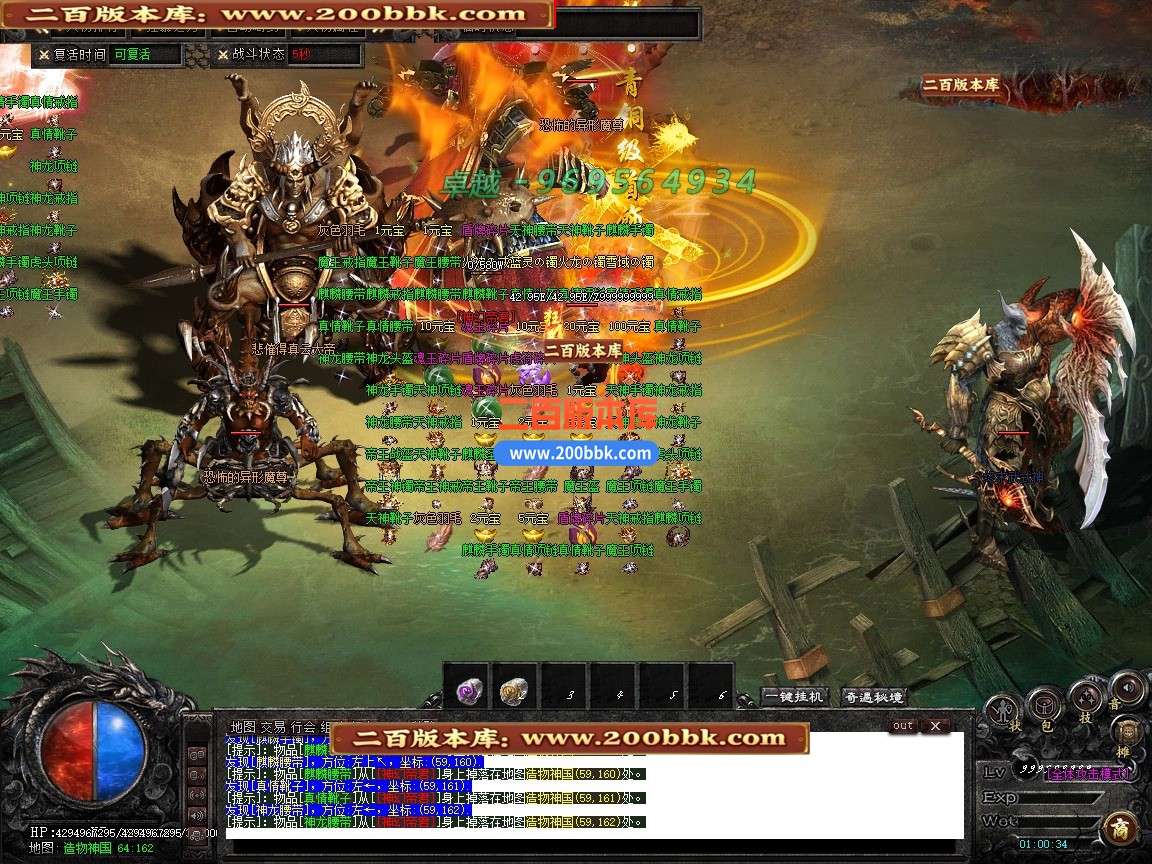
Task: Click the www.200bbk.com blue link banner
Action: pos(580,453)
